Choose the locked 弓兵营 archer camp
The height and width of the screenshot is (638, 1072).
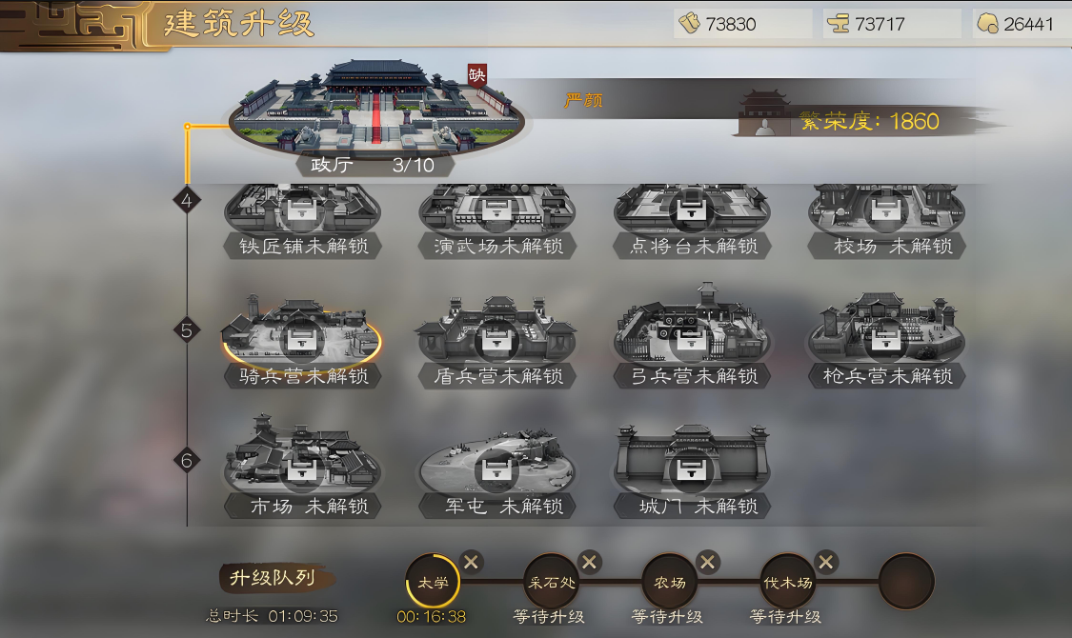(691, 335)
